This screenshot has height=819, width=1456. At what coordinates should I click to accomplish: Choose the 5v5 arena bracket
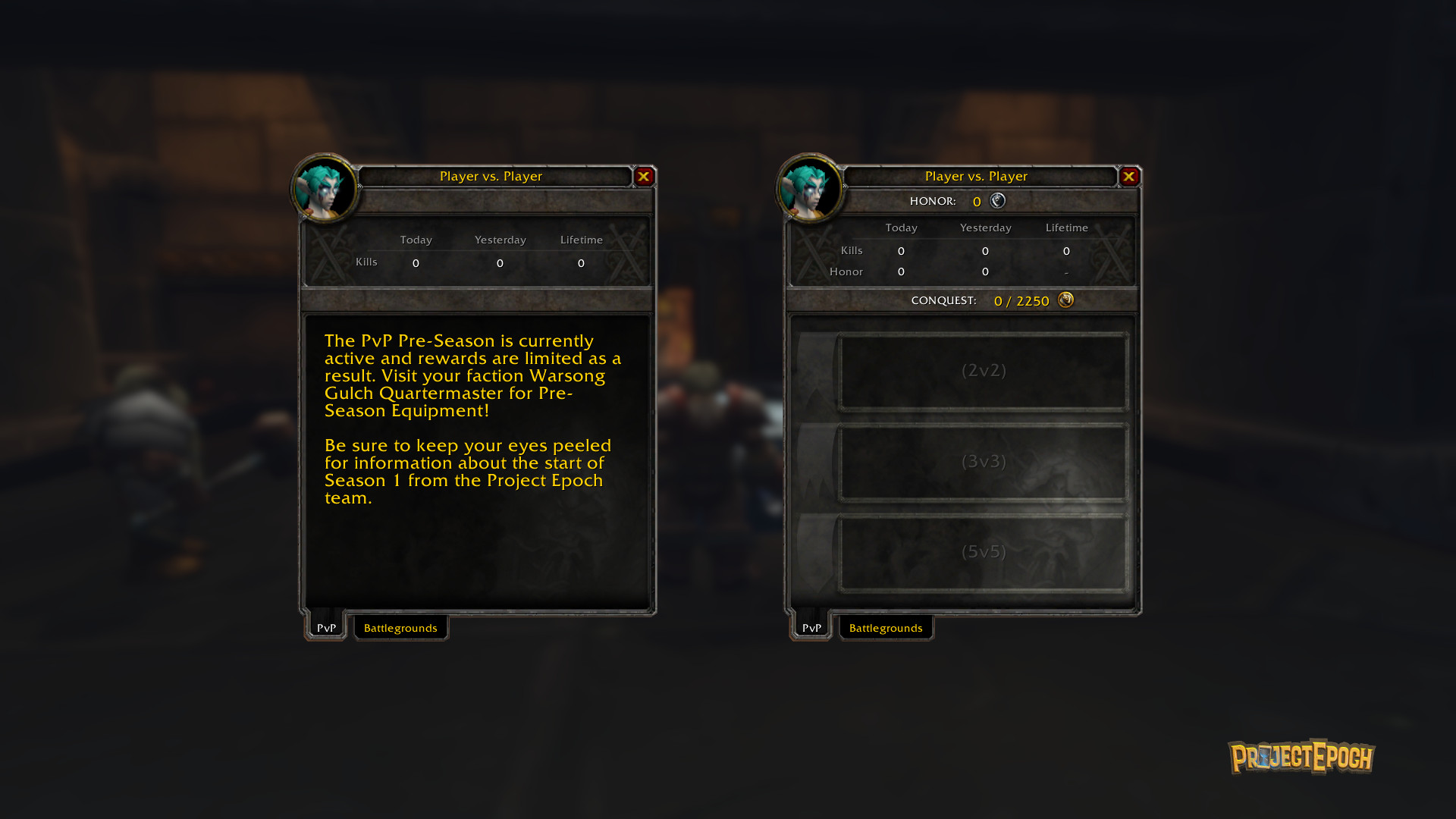(x=984, y=552)
